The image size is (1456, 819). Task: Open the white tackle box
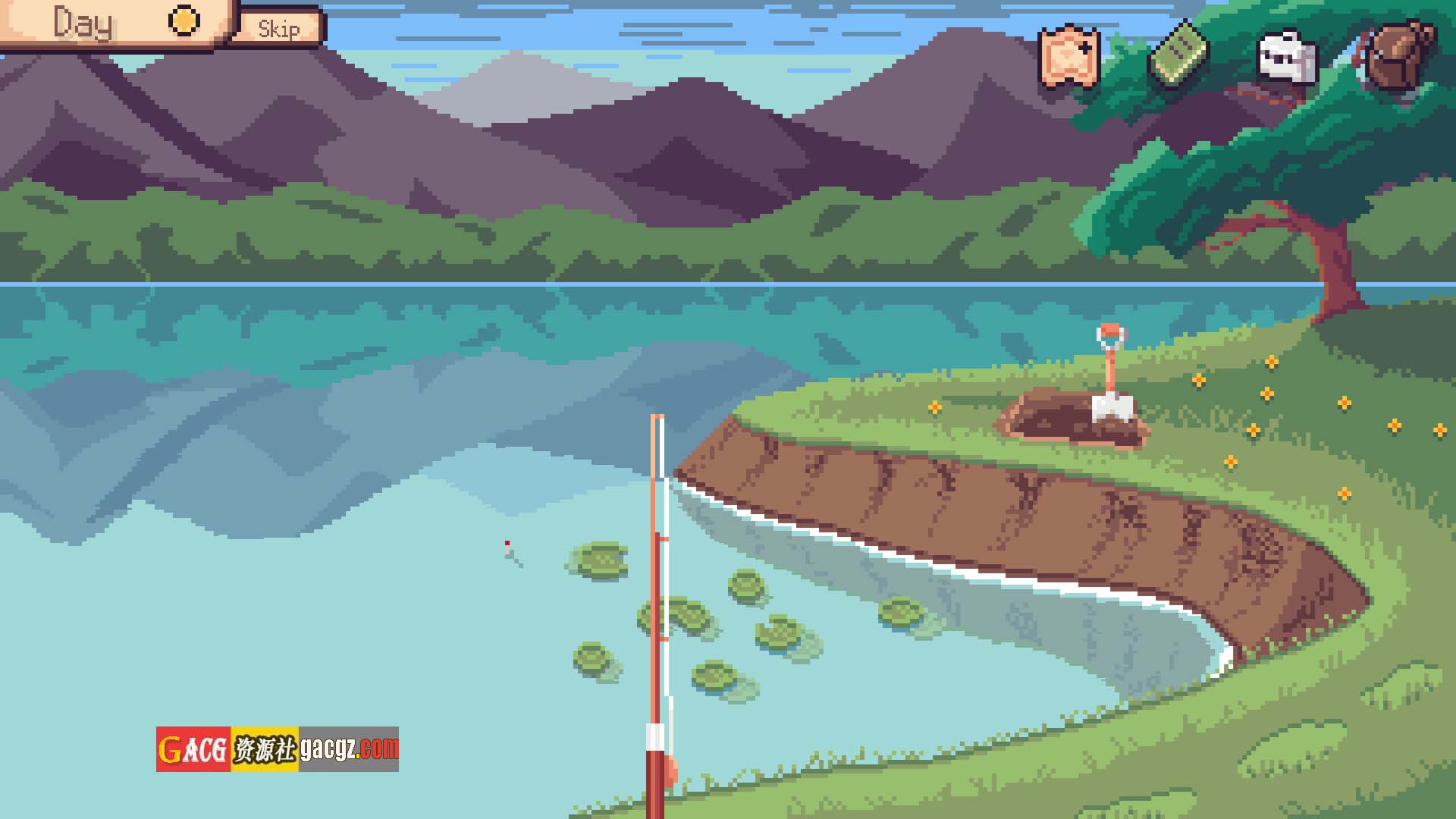pyautogui.click(x=1287, y=57)
